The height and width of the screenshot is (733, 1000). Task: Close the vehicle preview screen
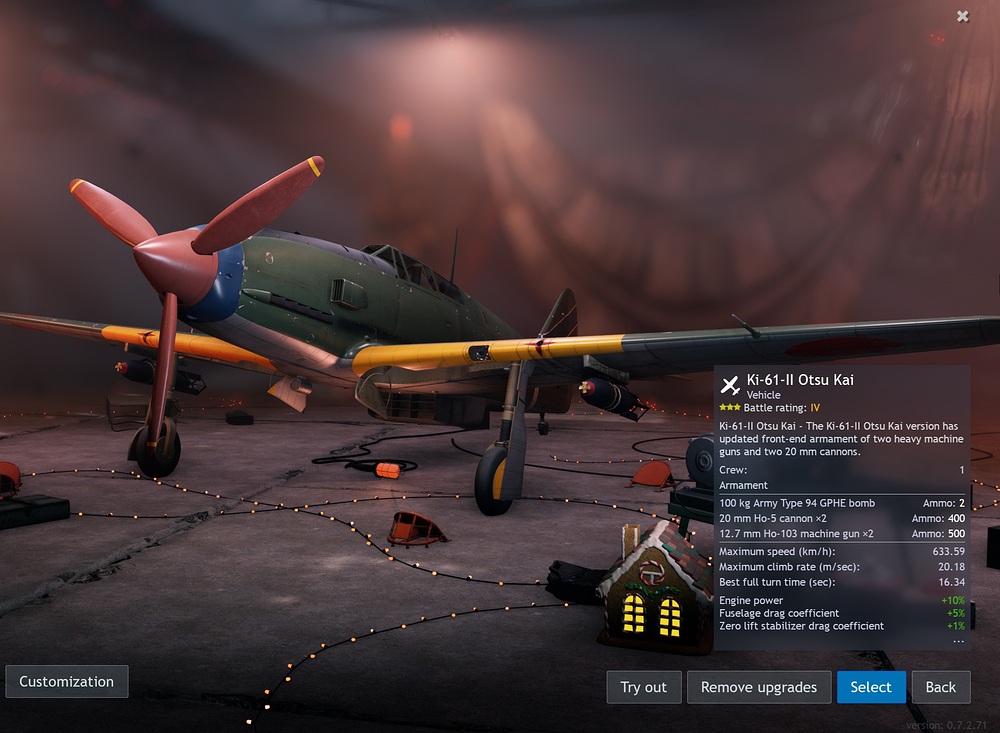pyautogui.click(x=962, y=16)
